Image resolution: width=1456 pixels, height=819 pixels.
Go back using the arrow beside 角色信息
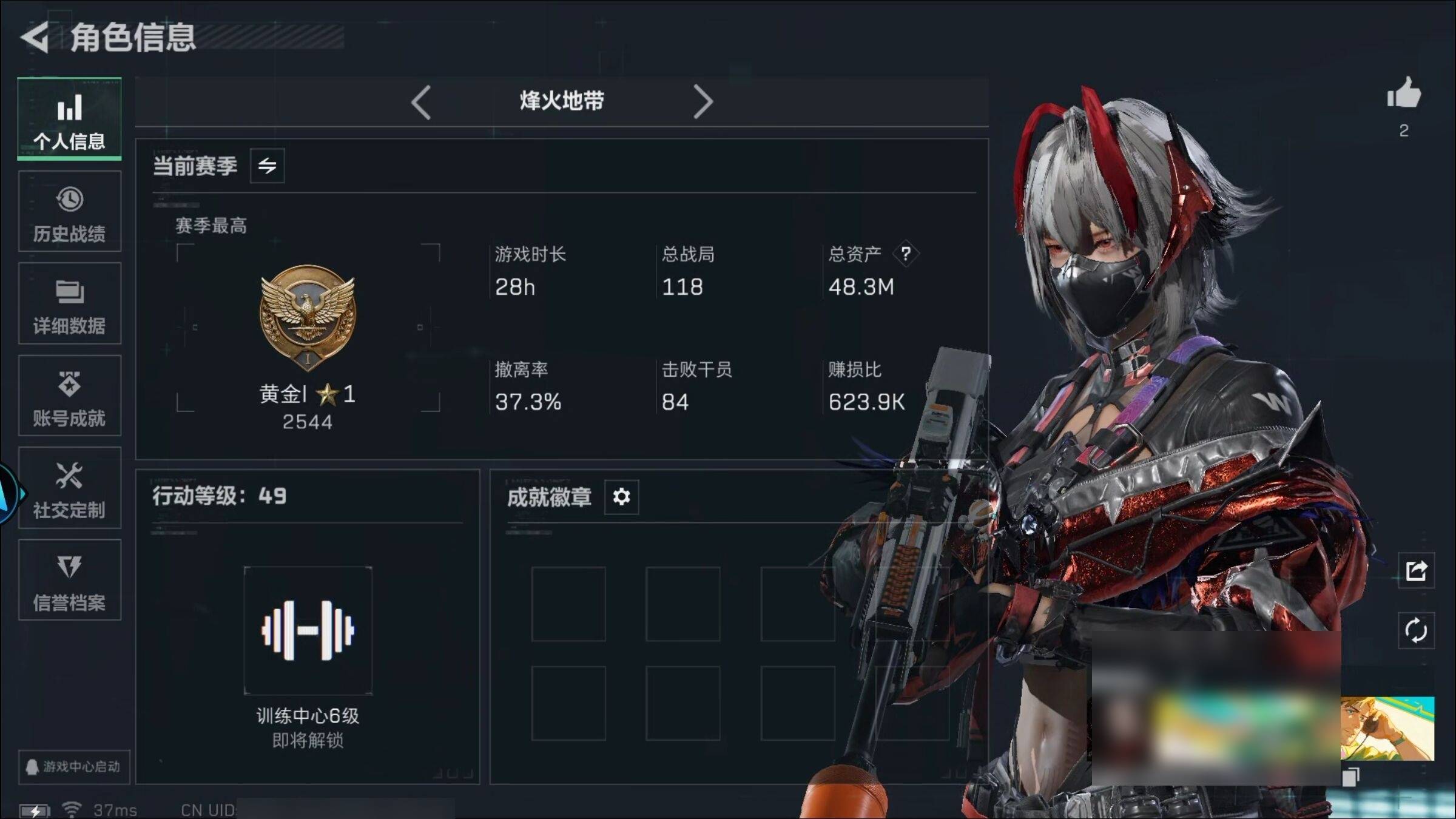coord(35,38)
